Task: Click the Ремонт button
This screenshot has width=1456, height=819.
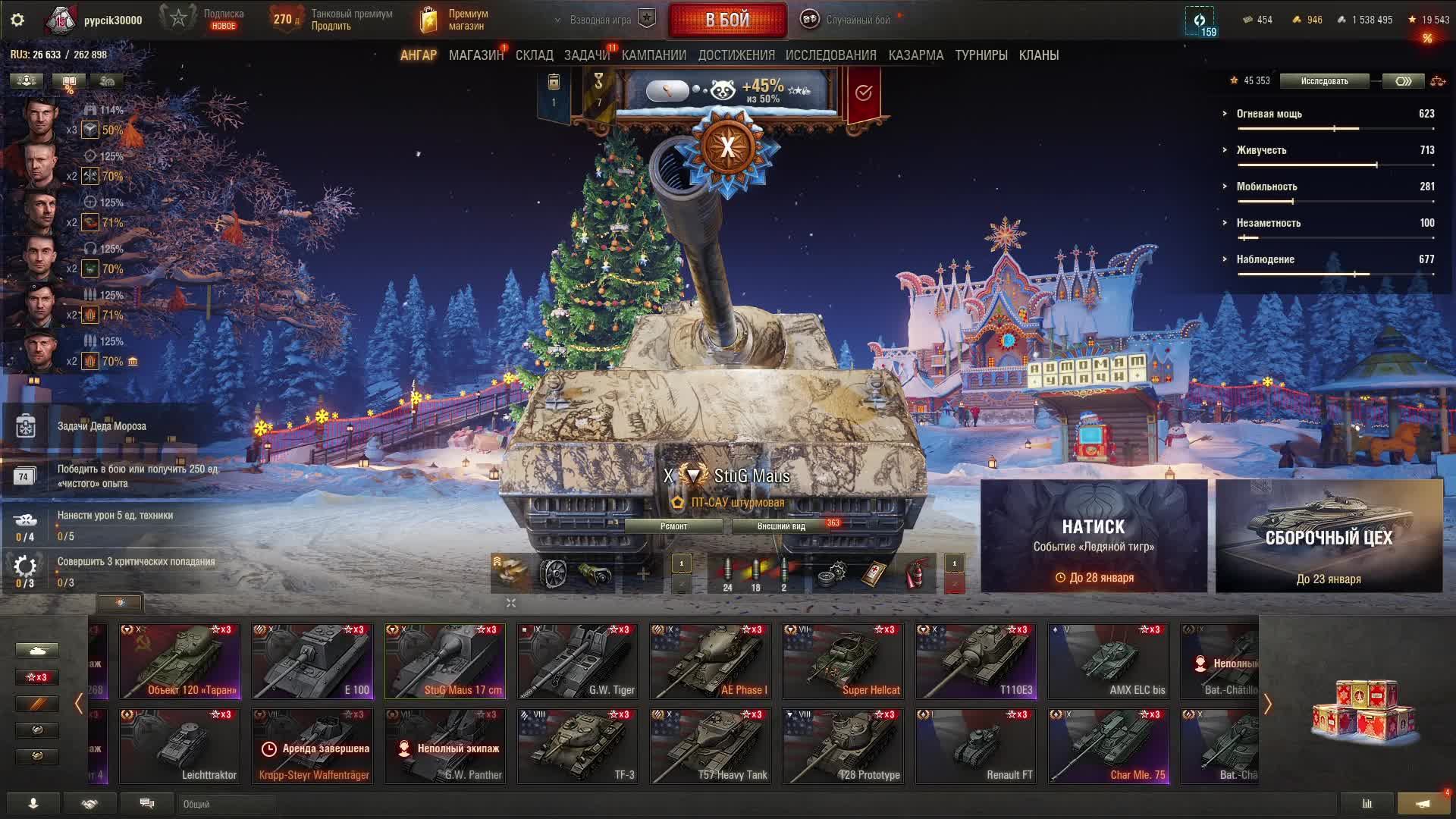Action: (x=673, y=526)
